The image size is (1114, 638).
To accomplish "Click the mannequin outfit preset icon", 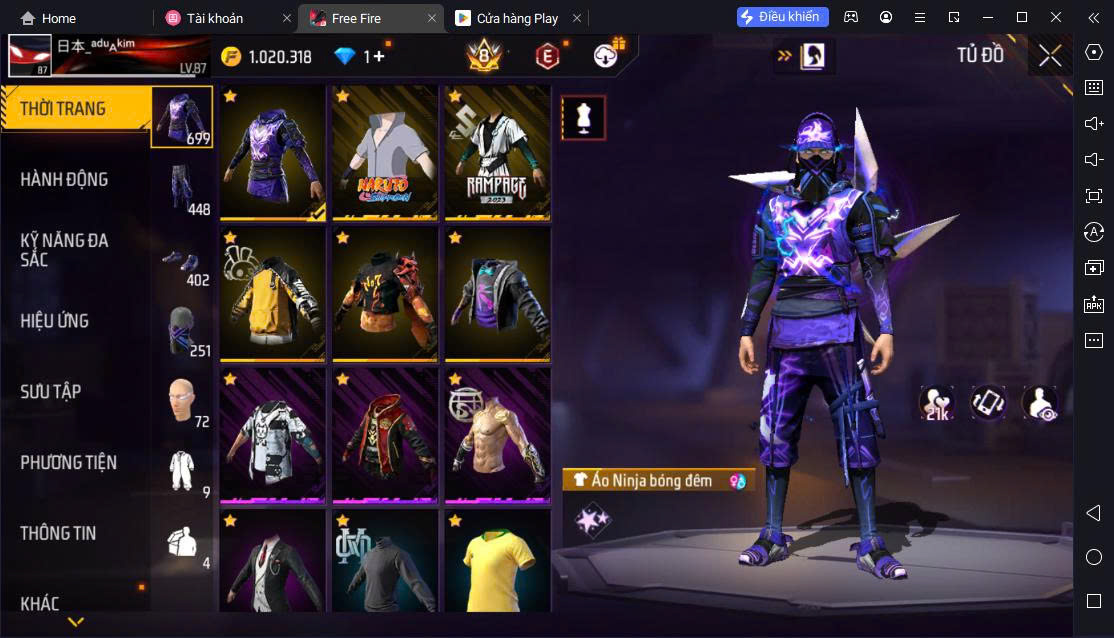I will [x=583, y=118].
